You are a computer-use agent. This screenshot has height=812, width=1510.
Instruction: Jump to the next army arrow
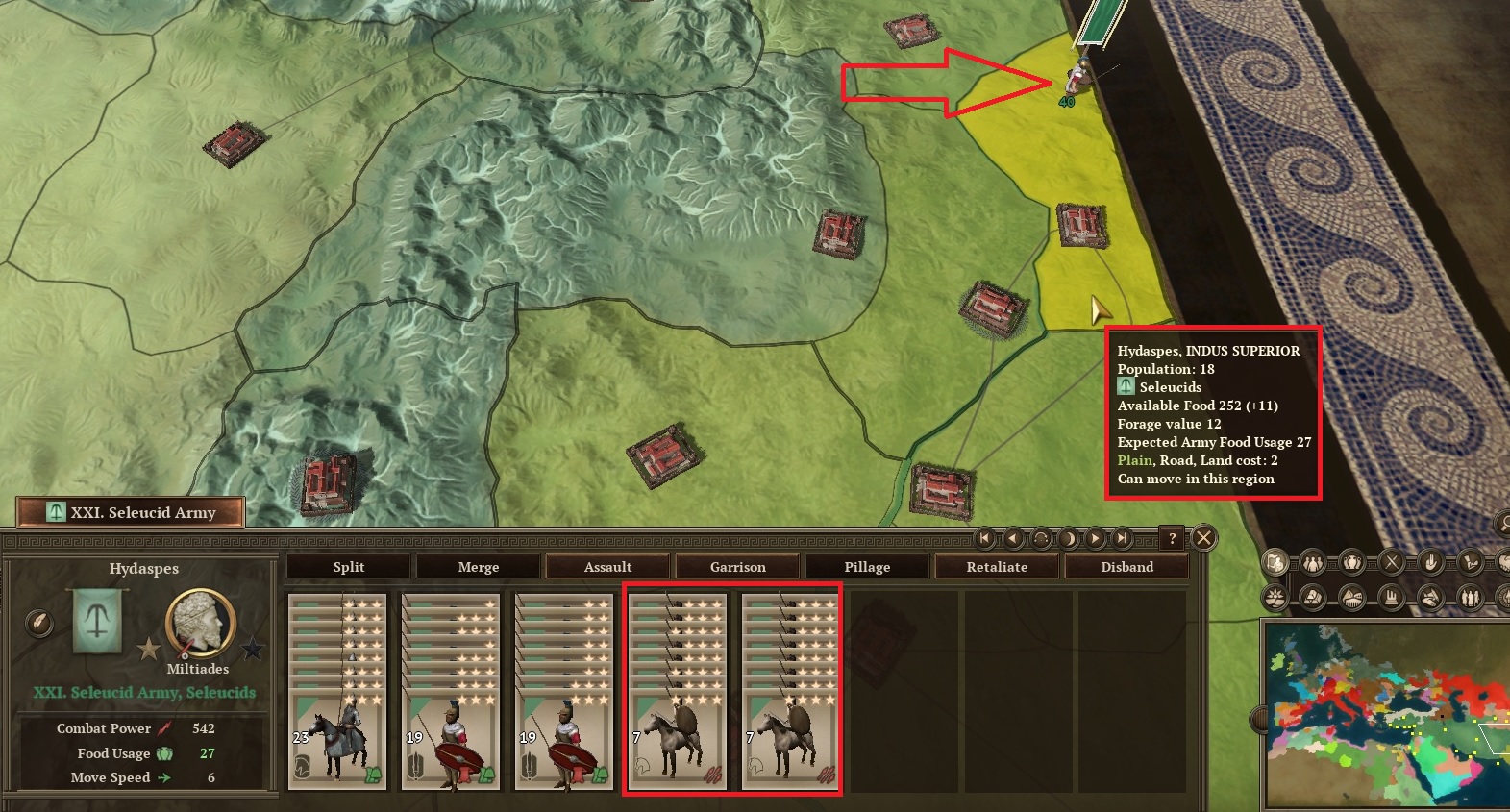click(x=1094, y=539)
